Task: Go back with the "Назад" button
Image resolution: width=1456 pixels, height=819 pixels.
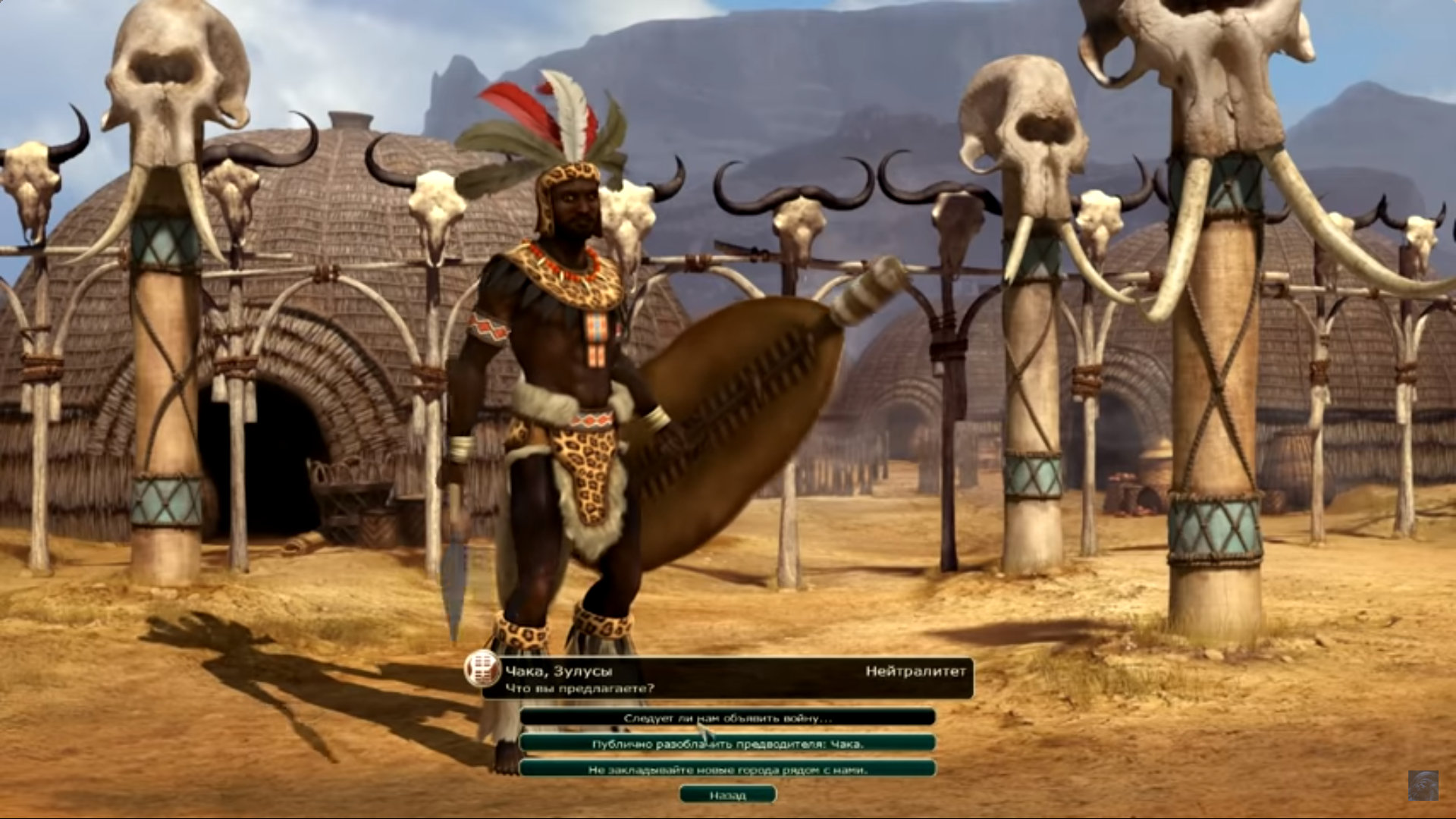Action: click(727, 795)
